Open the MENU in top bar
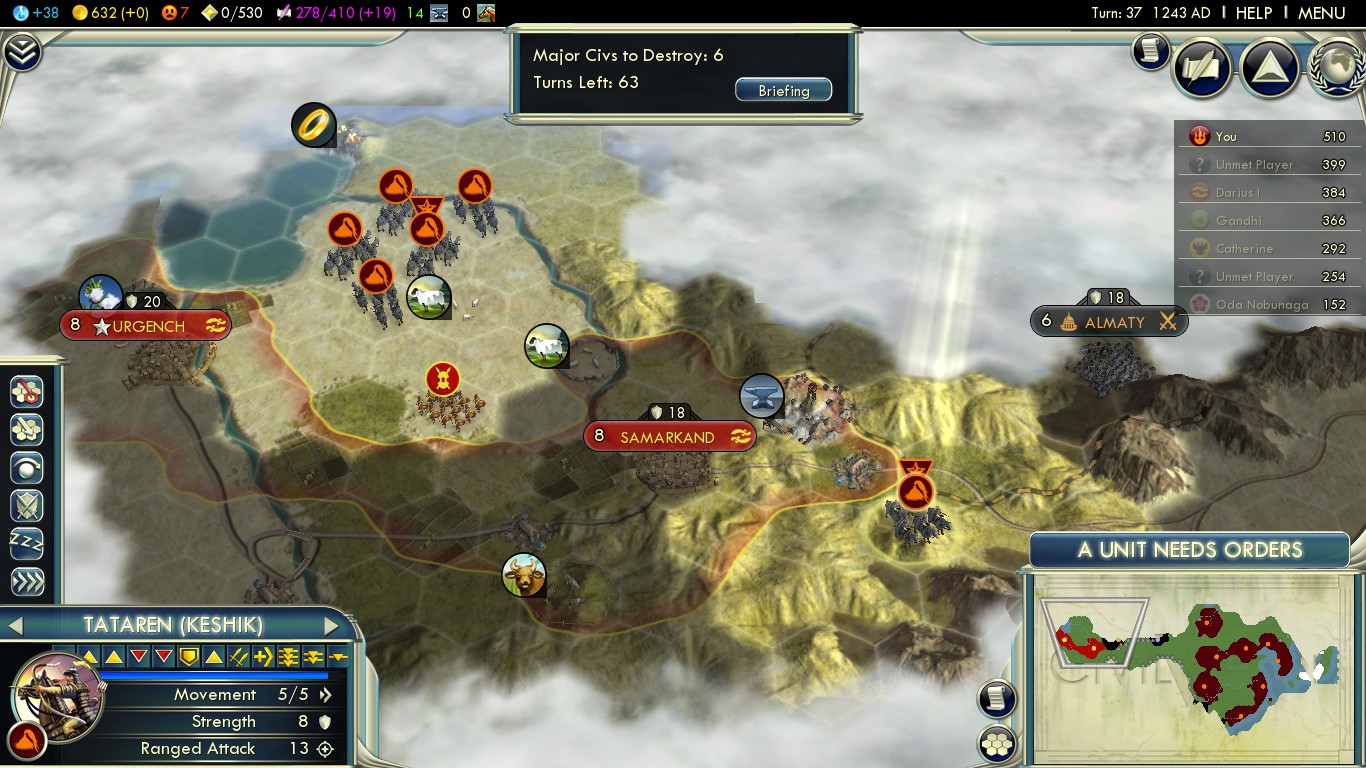Image resolution: width=1366 pixels, height=768 pixels. coord(1321,13)
